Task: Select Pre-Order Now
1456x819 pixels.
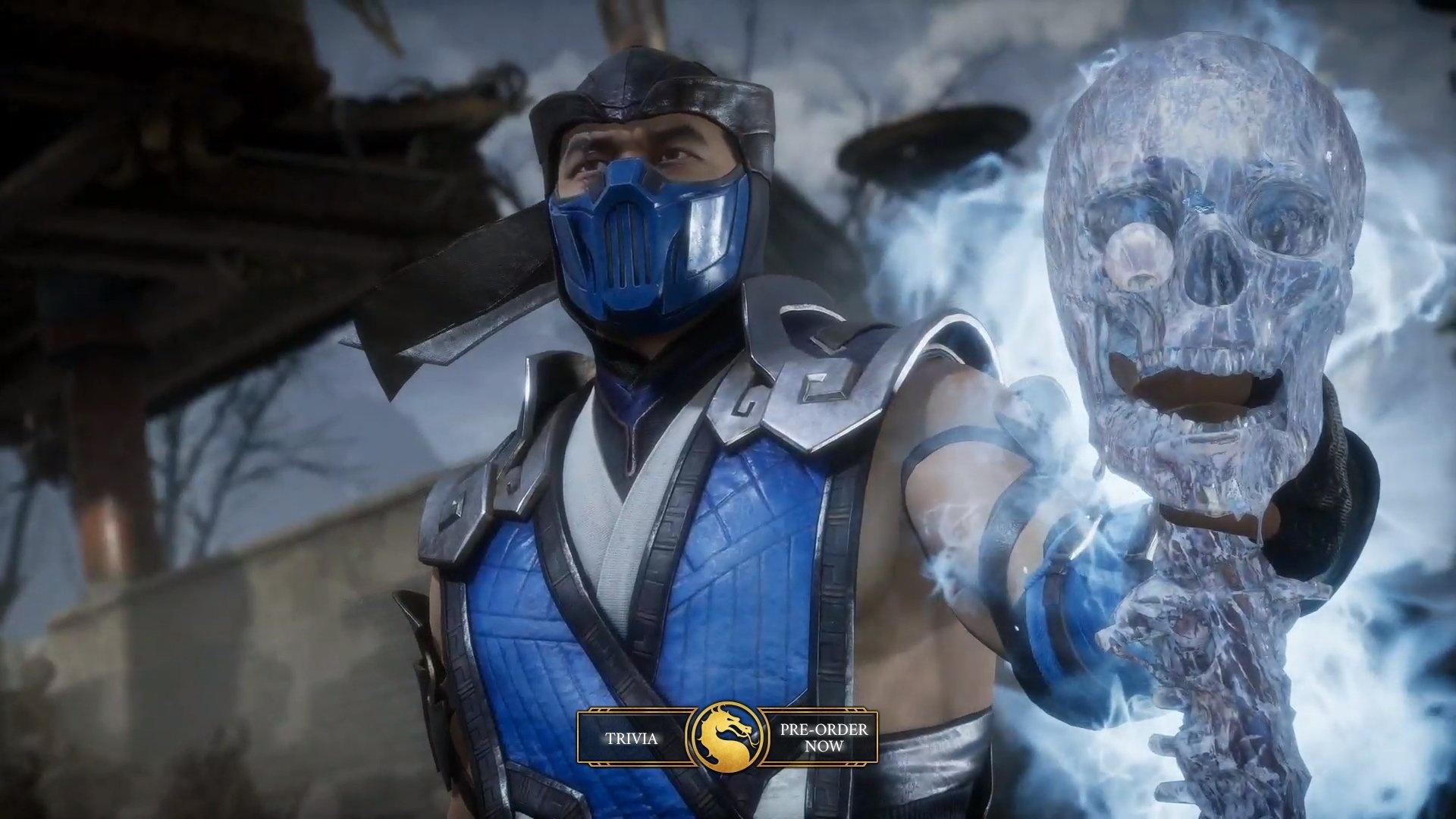Action: (824, 737)
